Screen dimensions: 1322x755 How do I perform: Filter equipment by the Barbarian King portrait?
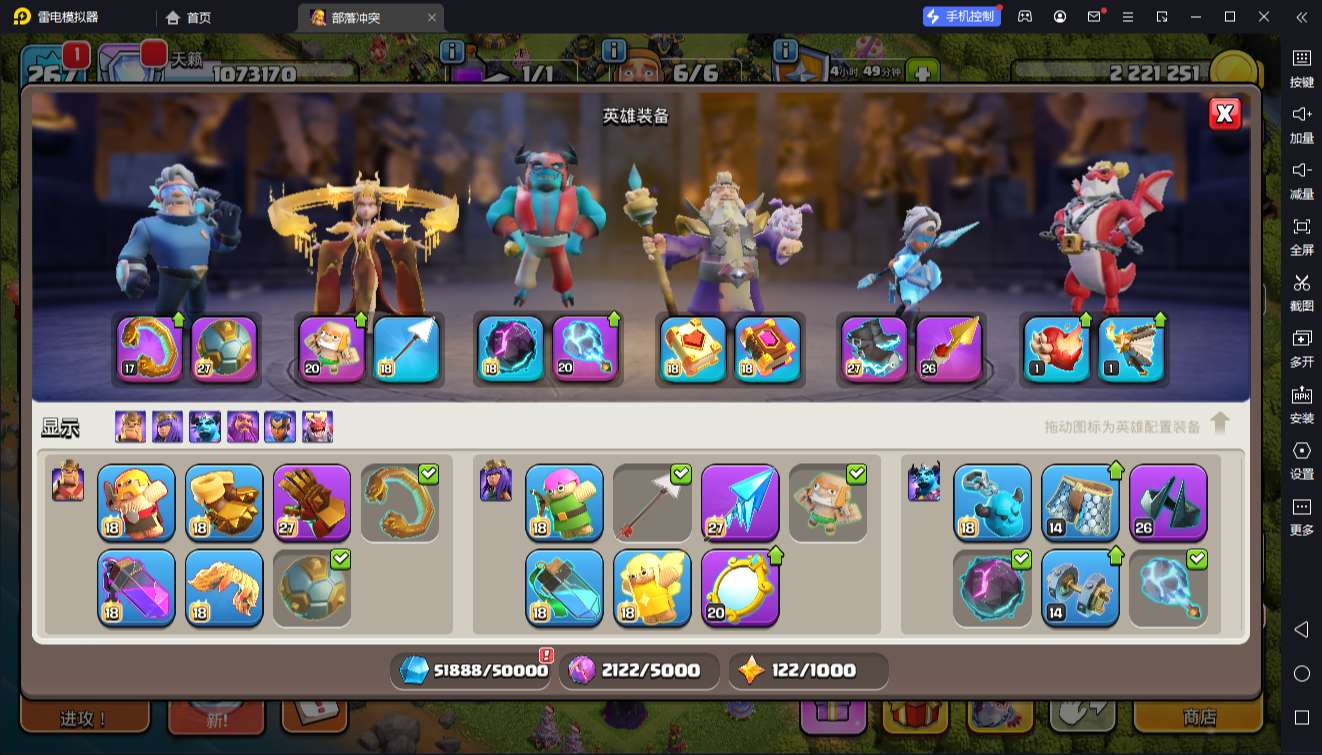130,427
